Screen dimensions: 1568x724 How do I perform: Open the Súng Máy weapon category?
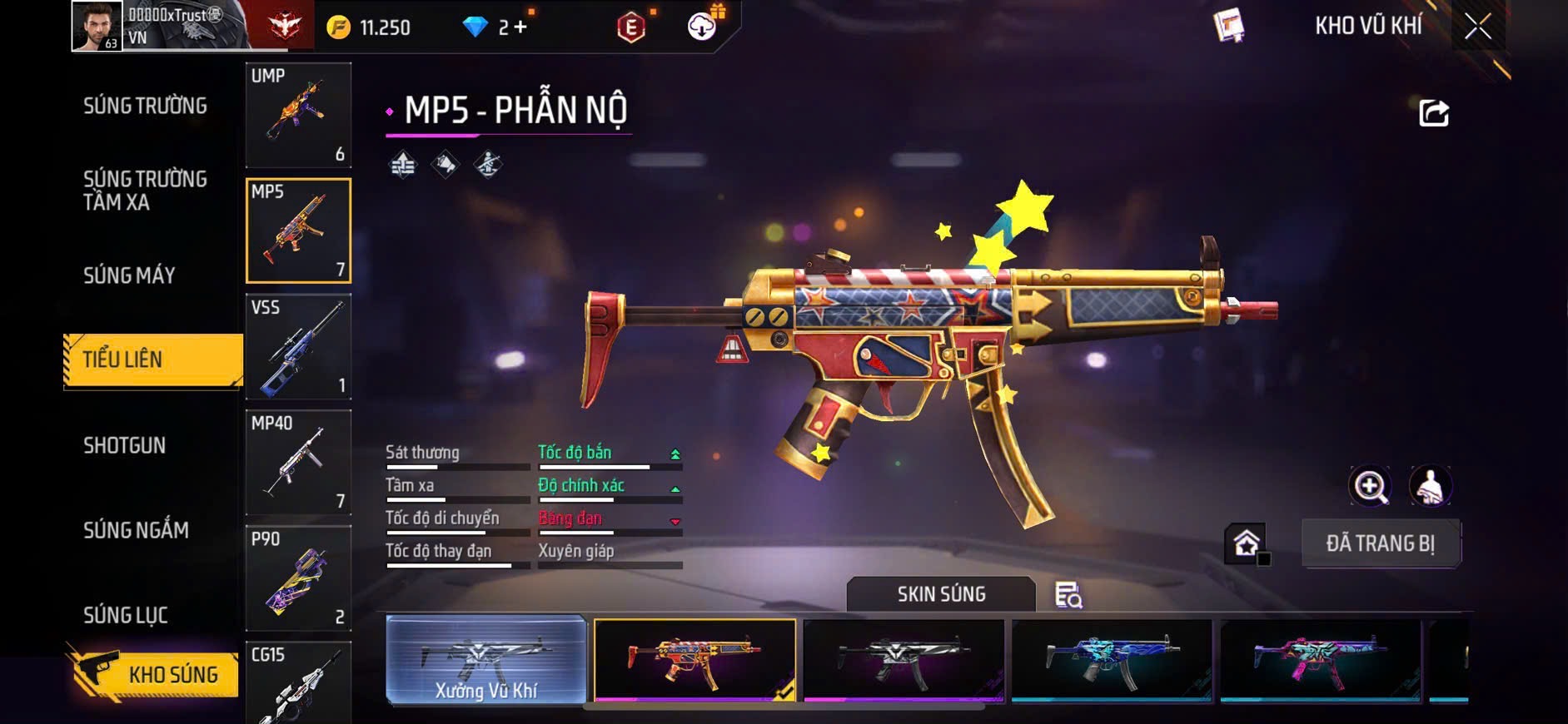(129, 275)
